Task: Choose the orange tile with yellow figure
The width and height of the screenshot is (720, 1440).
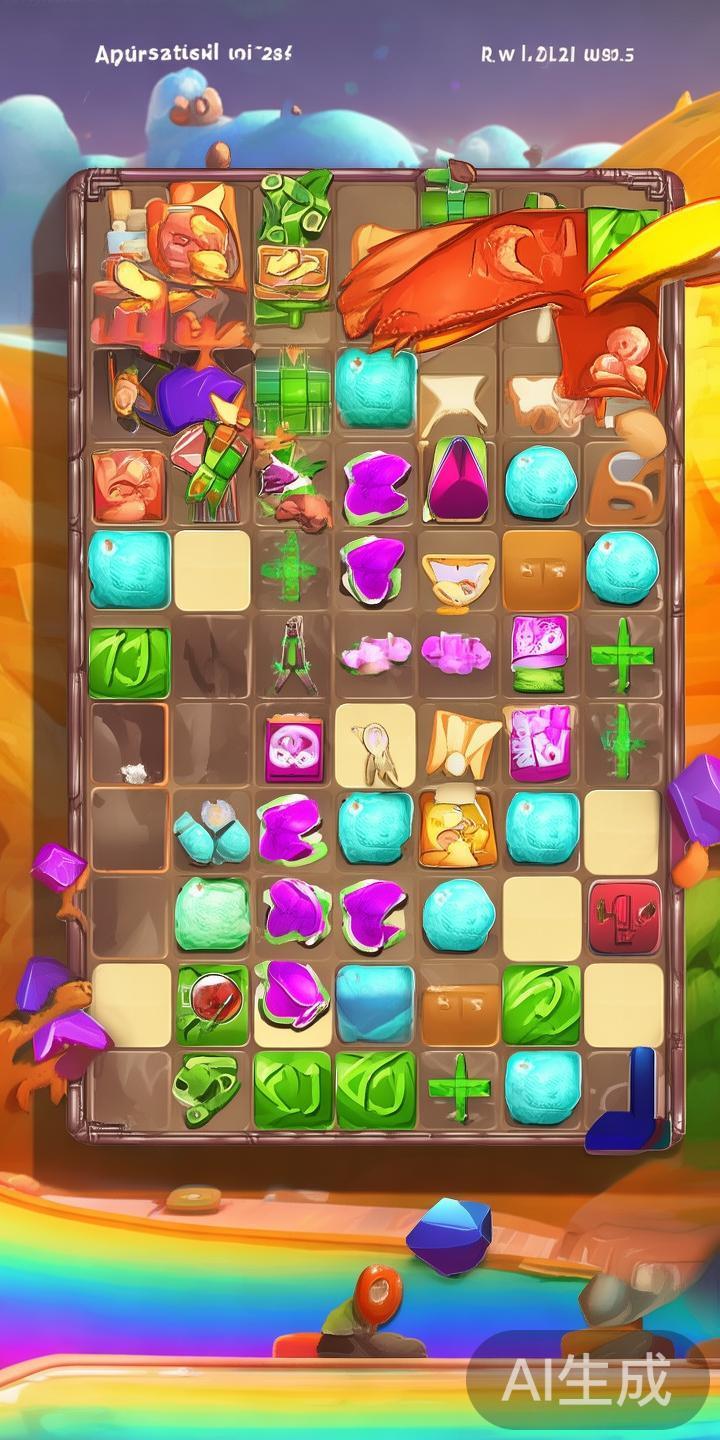Action: coord(458,830)
